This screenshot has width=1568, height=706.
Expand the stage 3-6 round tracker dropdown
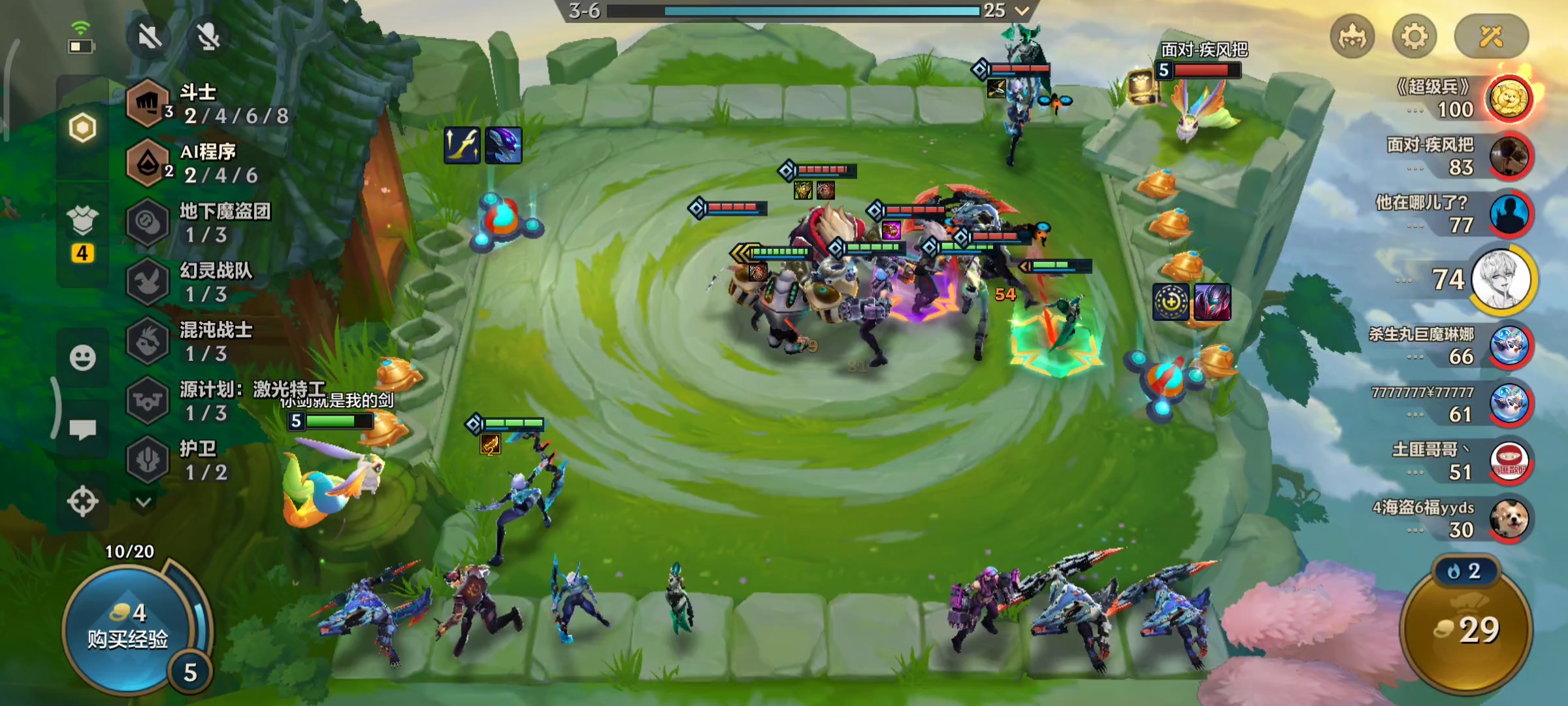tap(1022, 10)
